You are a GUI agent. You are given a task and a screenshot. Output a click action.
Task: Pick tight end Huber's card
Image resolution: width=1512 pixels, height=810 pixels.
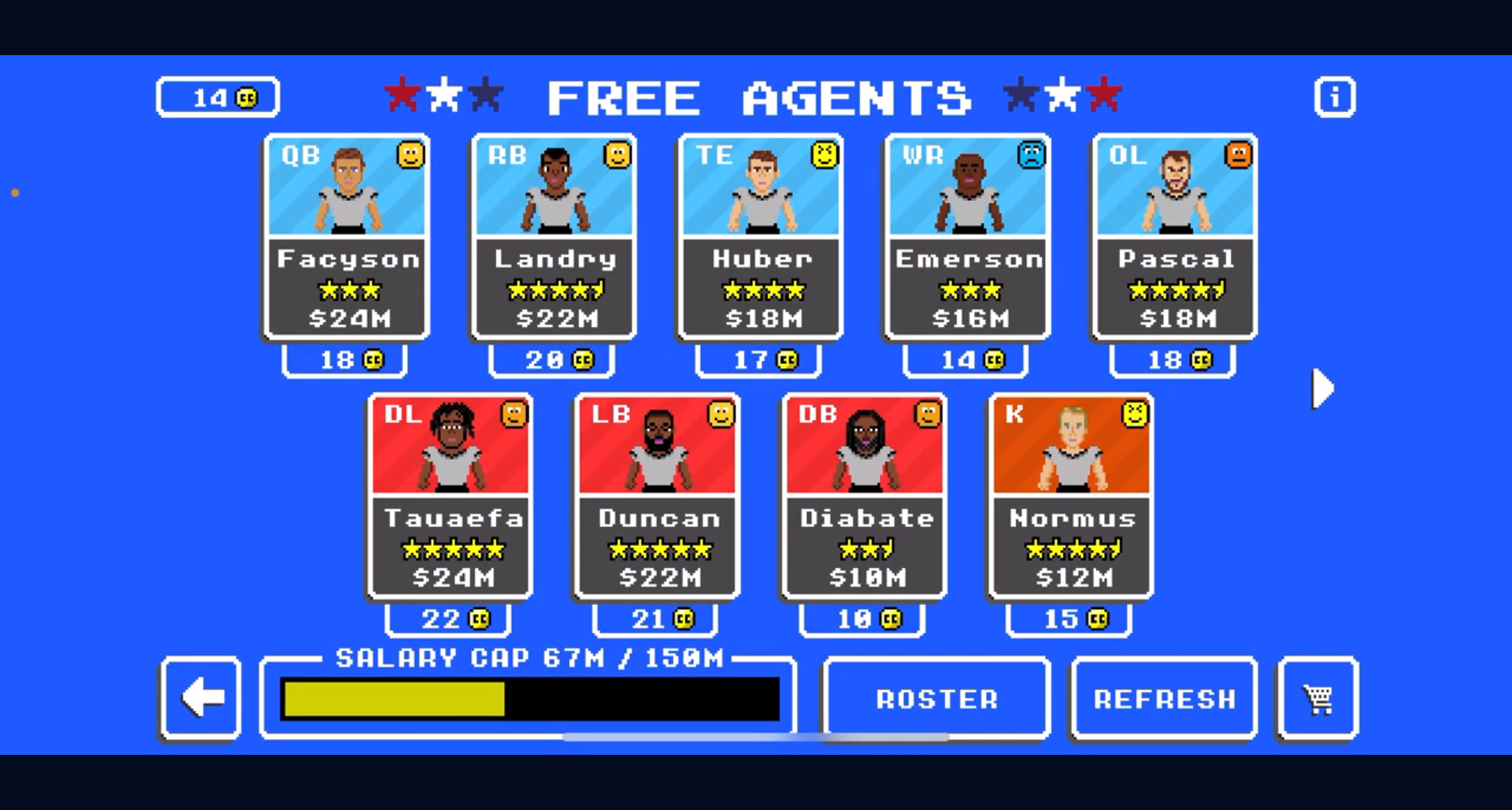761,237
